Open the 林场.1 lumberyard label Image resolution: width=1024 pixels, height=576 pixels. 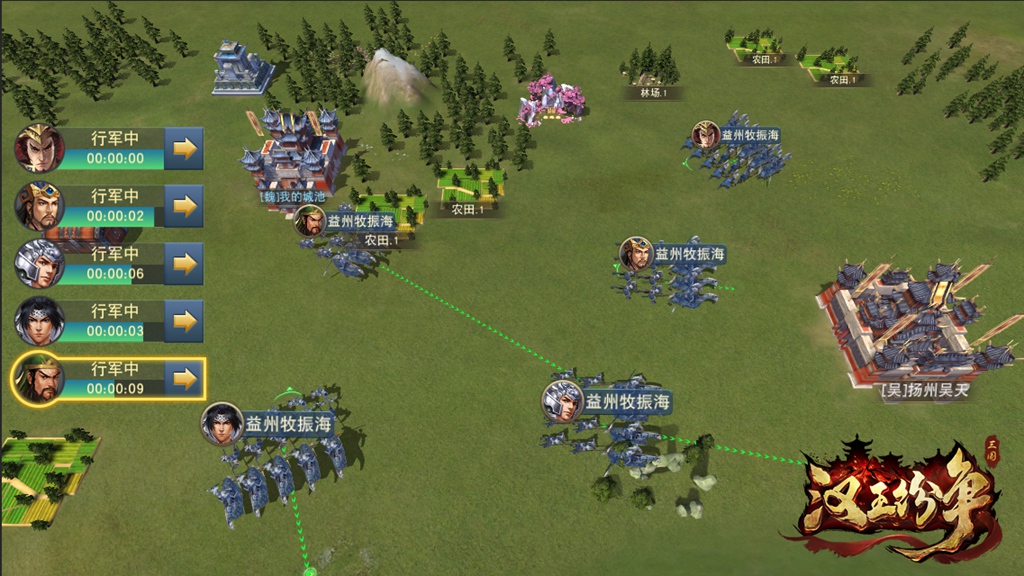pos(653,93)
